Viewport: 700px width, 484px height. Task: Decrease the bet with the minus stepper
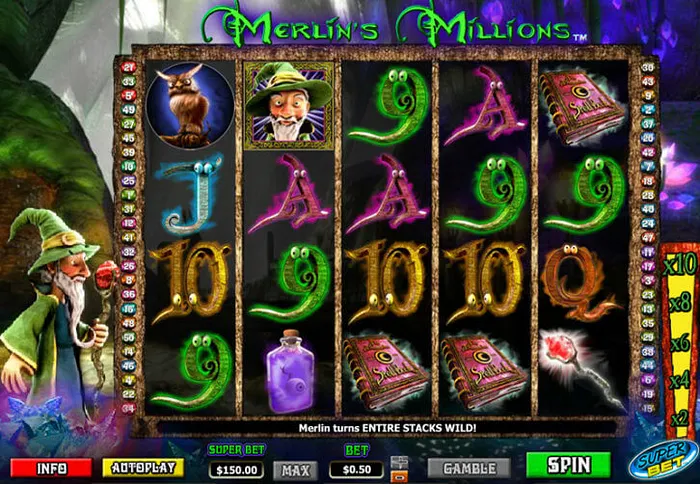tap(400, 474)
